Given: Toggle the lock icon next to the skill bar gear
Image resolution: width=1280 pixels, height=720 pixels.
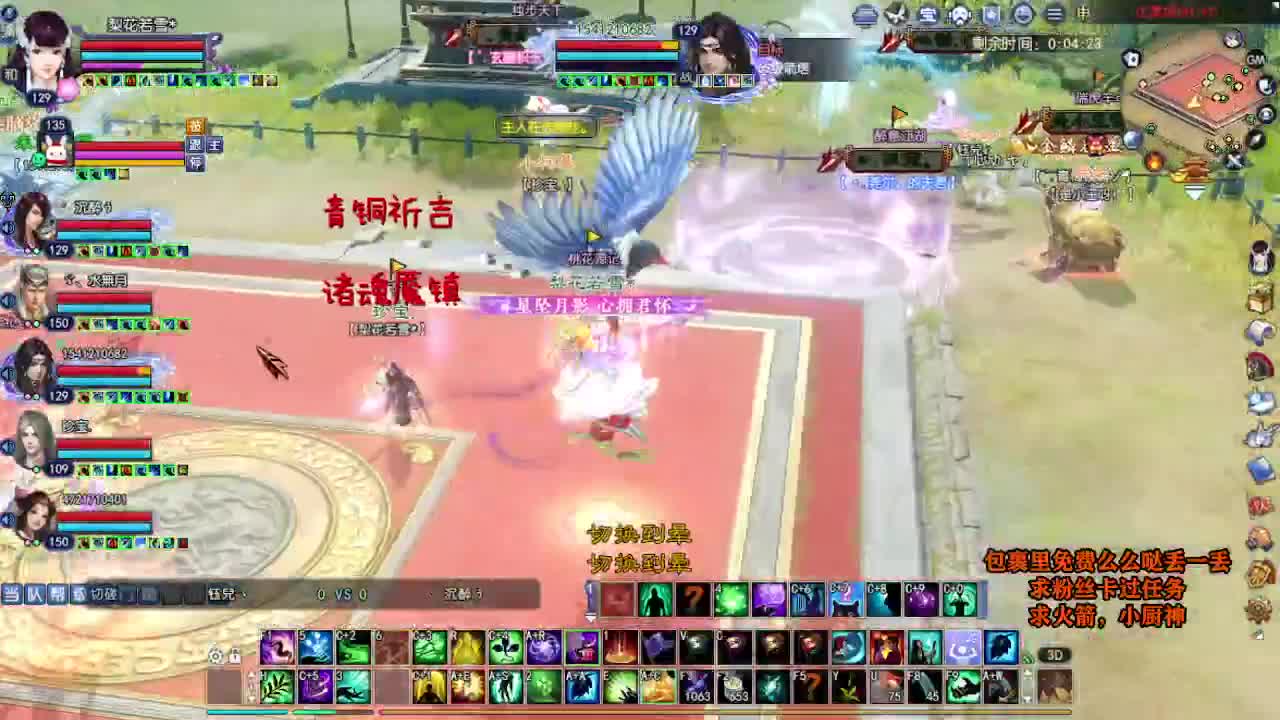Looking at the screenshot, I should 234,657.
